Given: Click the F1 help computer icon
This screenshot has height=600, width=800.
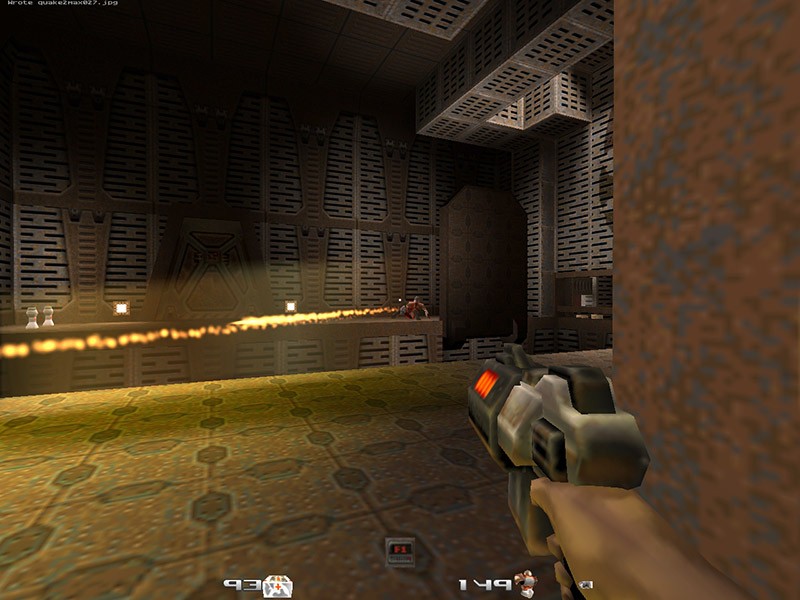Looking at the screenshot, I should [x=400, y=551].
